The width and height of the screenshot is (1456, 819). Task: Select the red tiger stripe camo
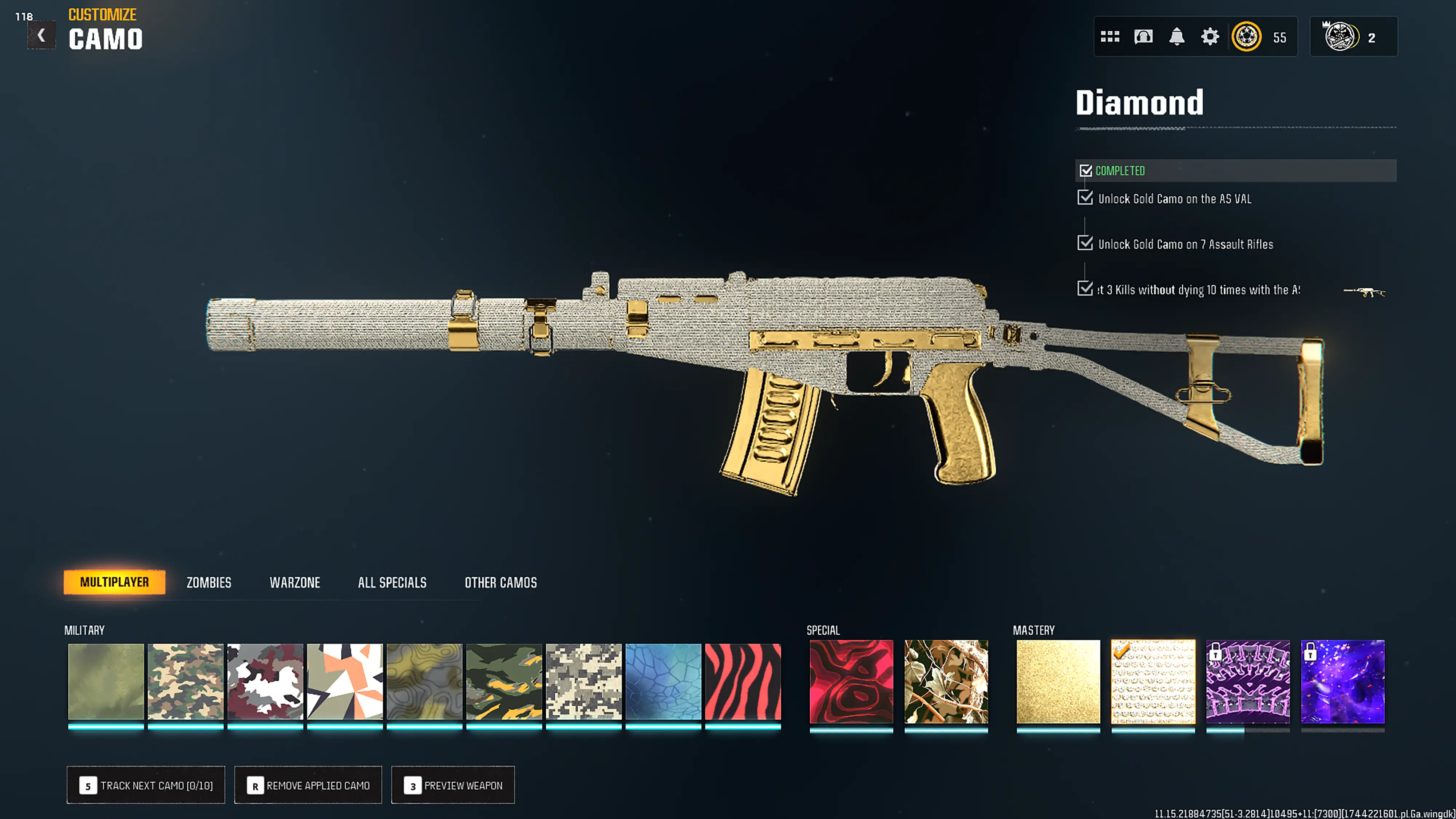click(x=743, y=681)
